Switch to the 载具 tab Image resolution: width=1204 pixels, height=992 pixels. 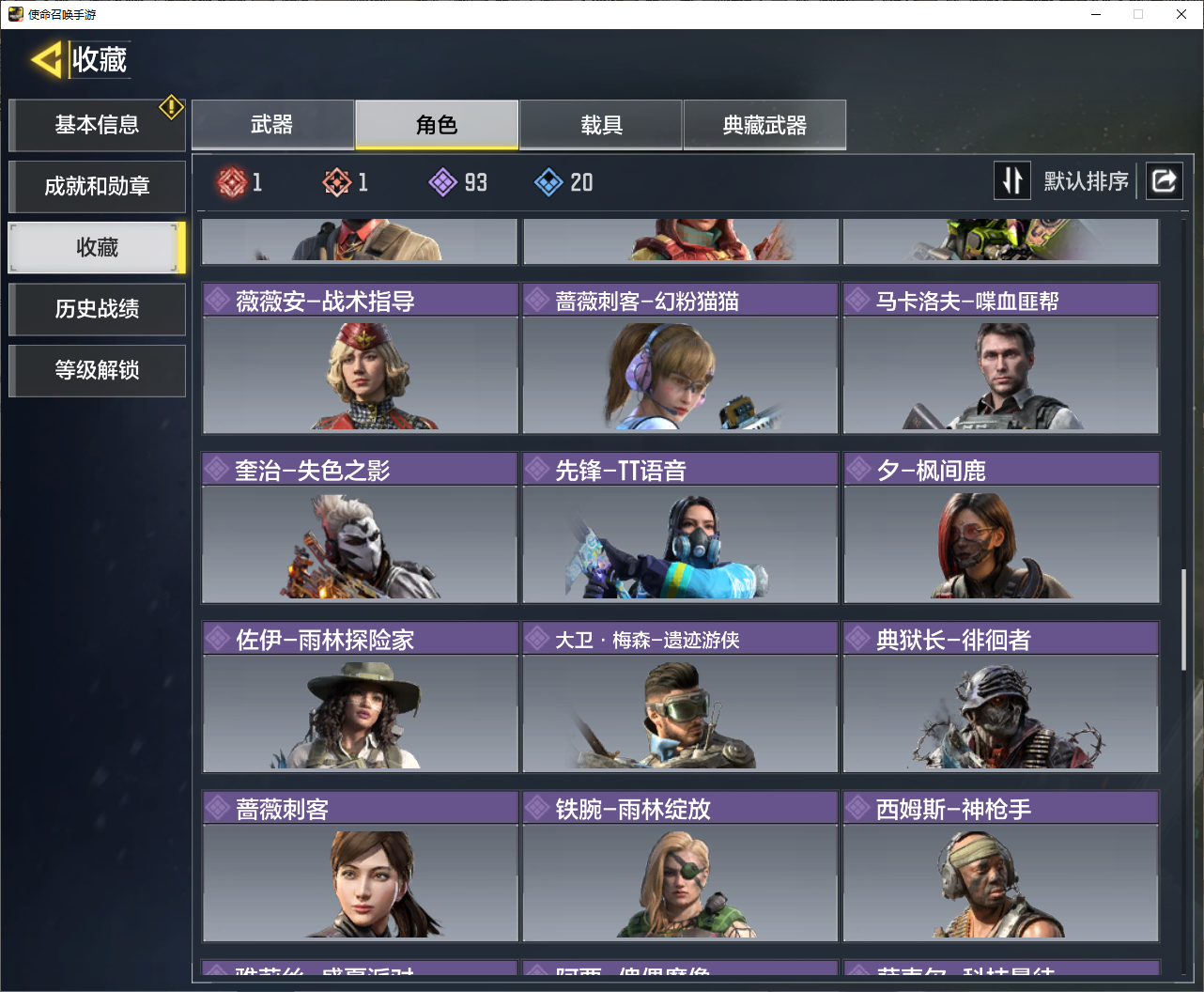pyautogui.click(x=601, y=125)
